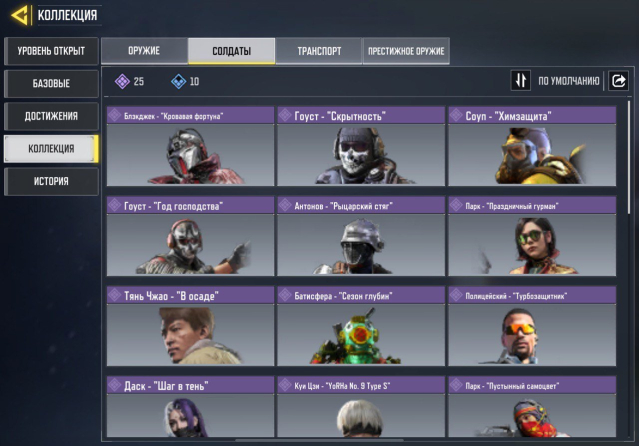This screenshot has width=639, height=446.
Task: Open the Достижения section
Action: click(50, 116)
